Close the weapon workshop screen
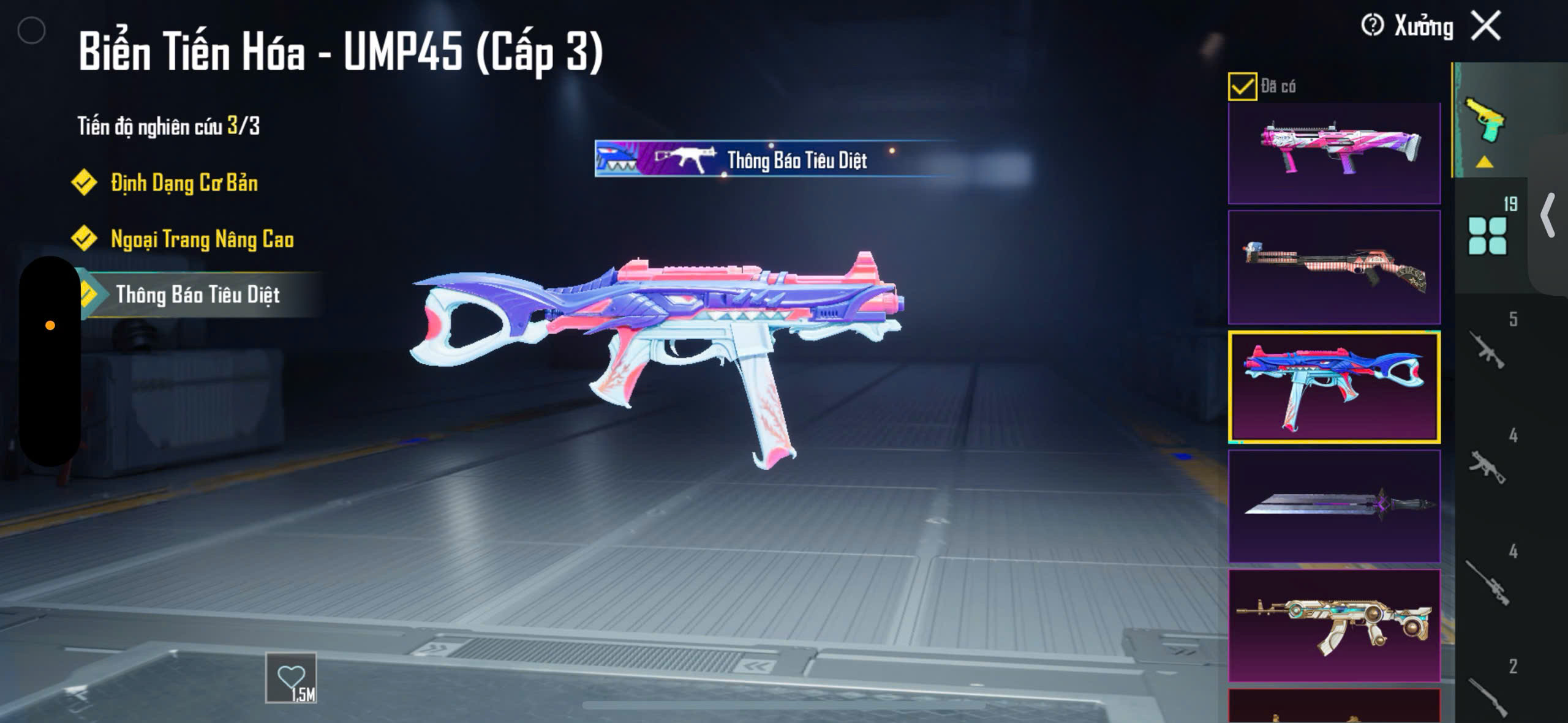 (1486, 26)
